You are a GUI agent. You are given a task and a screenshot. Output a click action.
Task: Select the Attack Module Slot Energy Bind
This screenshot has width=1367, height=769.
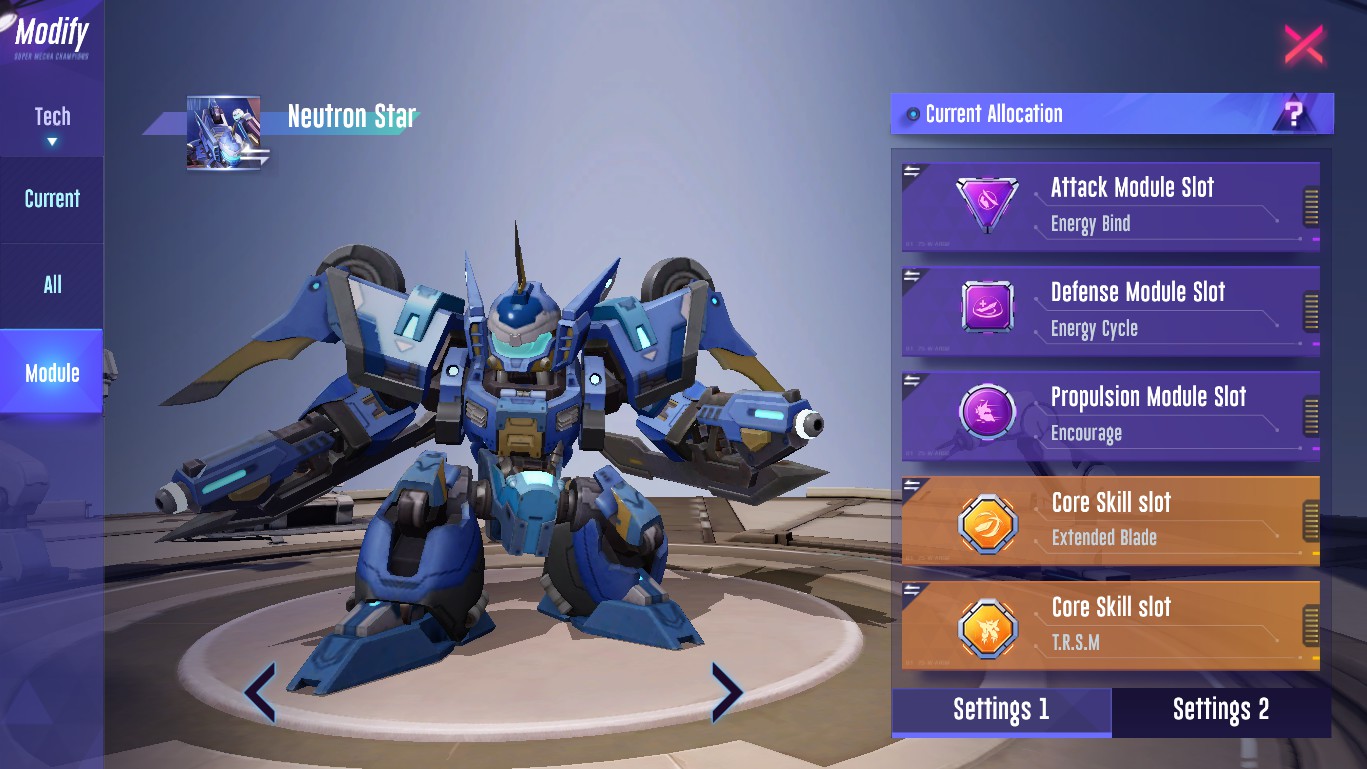pos(1110,204)
